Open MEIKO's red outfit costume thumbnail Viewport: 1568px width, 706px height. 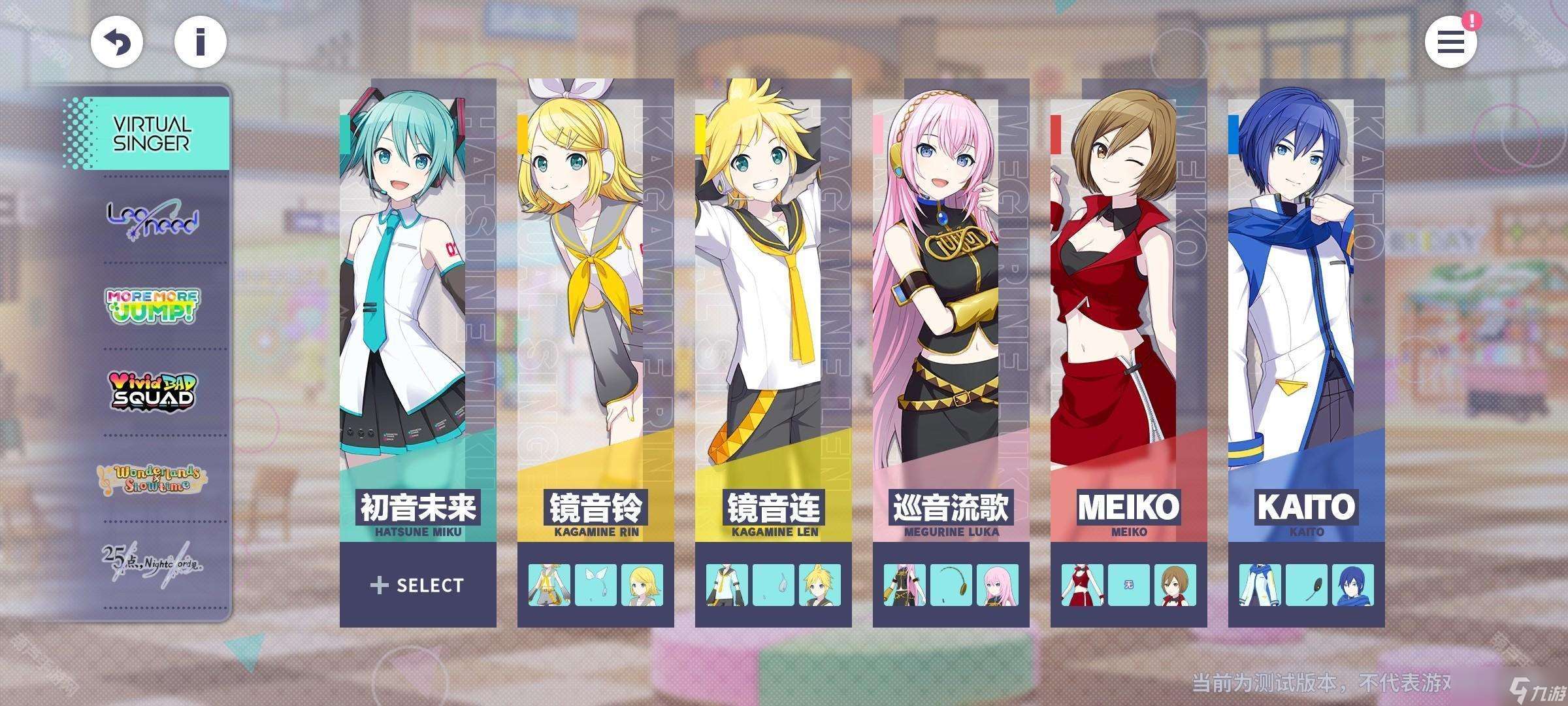(x=1083, y=584)
